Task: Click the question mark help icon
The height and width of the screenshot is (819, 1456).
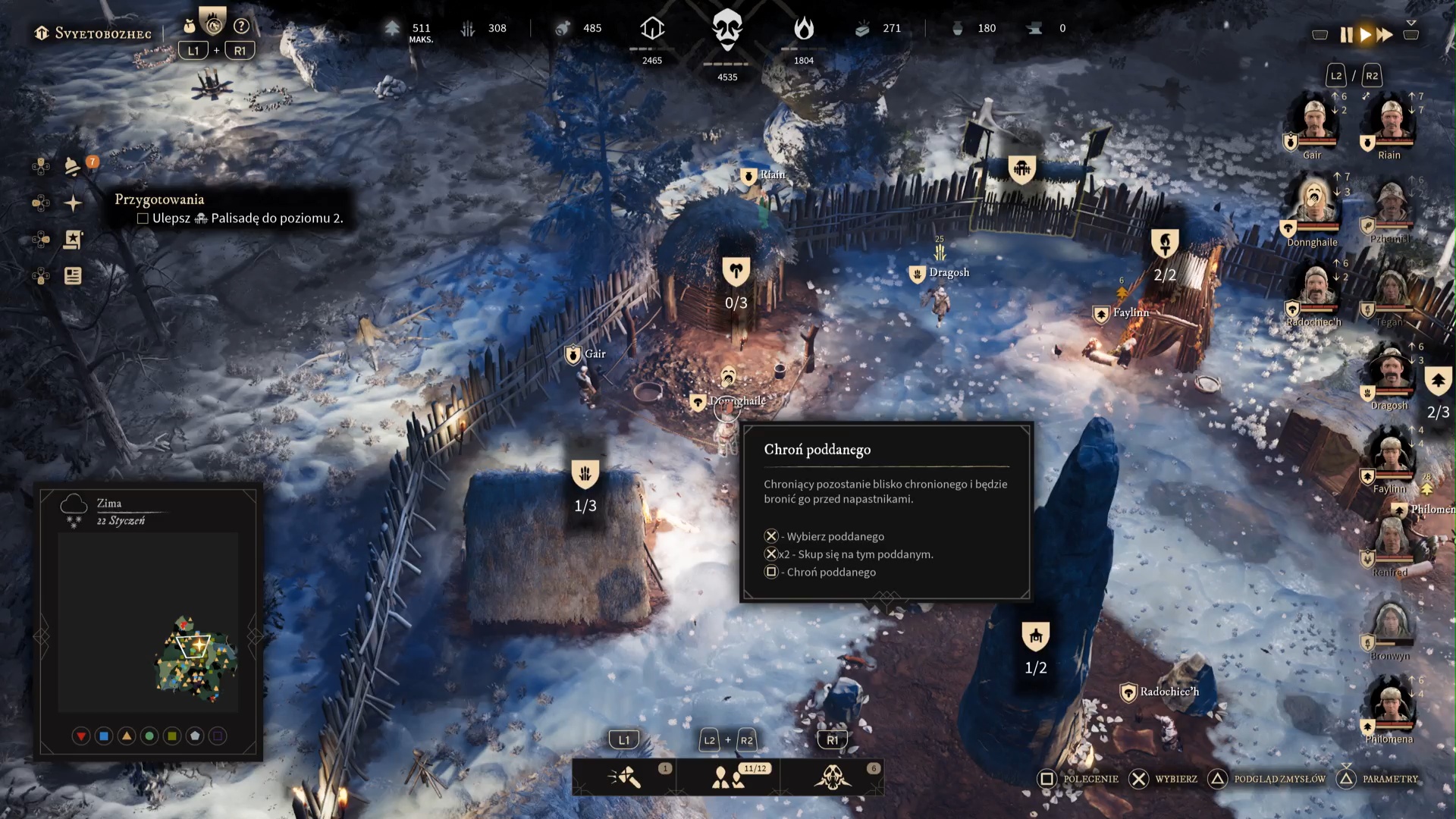Action: [241, 27]
